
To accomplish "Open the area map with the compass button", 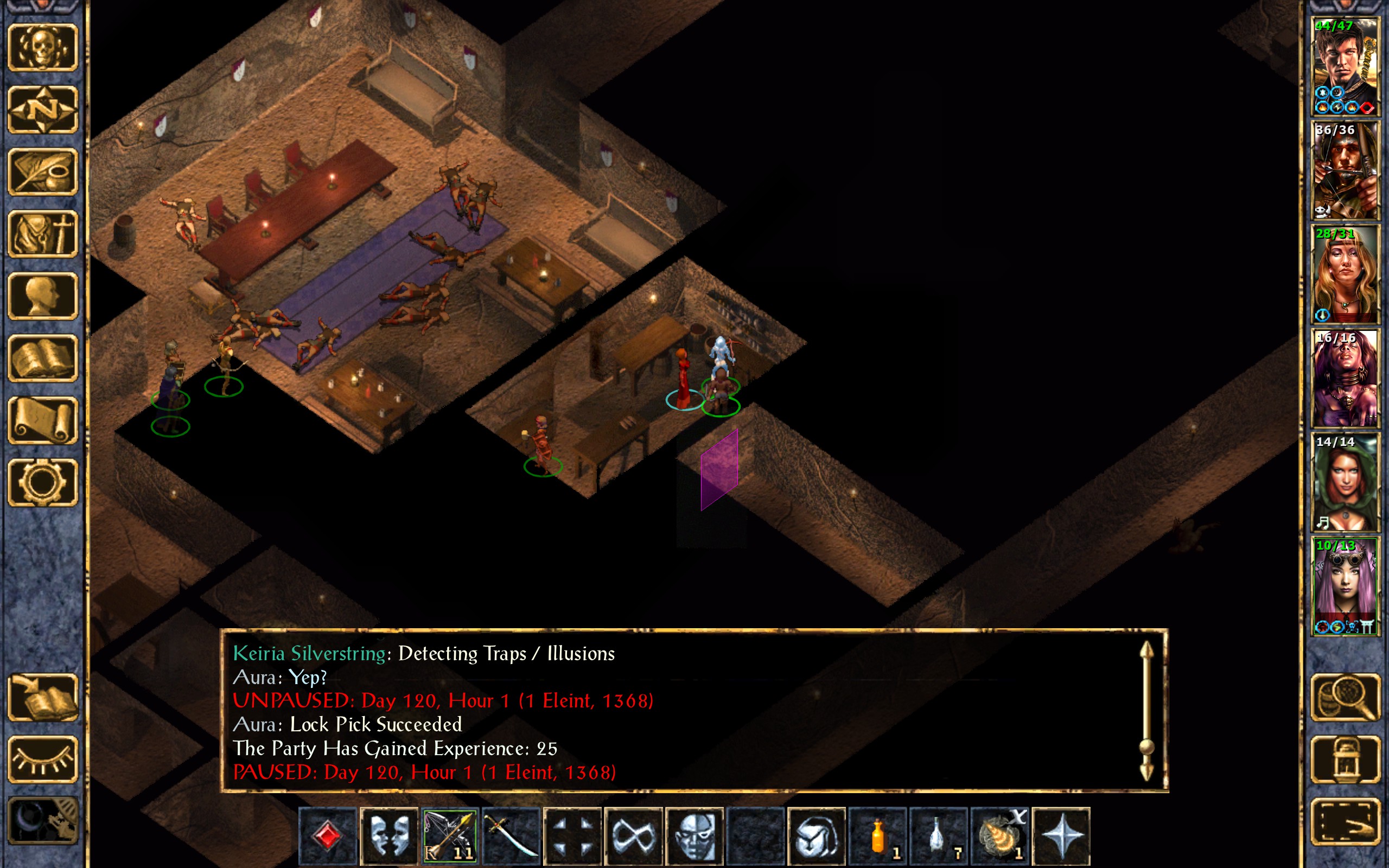I will point(43,109).
